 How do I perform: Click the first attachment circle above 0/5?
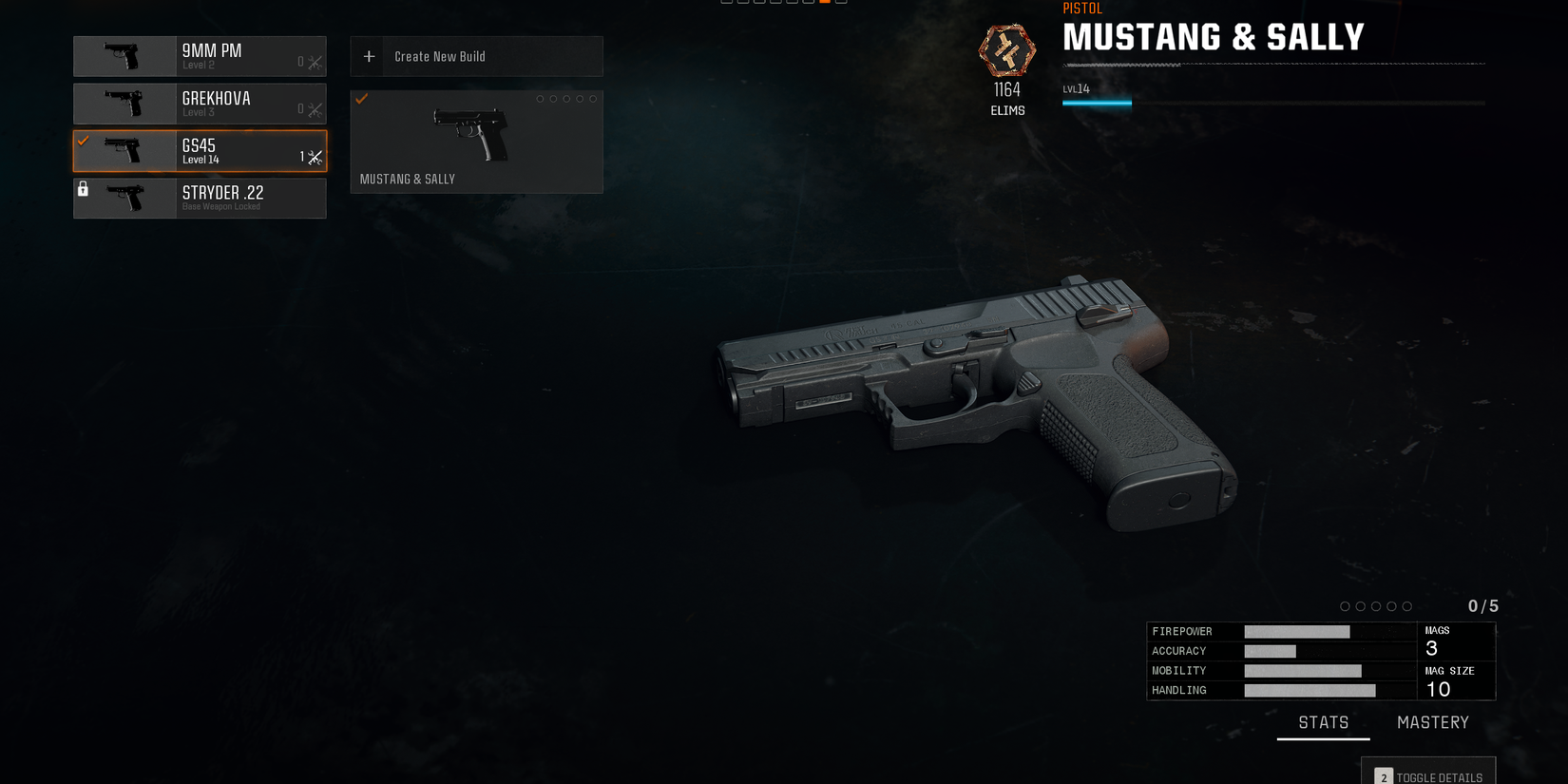tap(1345, 605)
